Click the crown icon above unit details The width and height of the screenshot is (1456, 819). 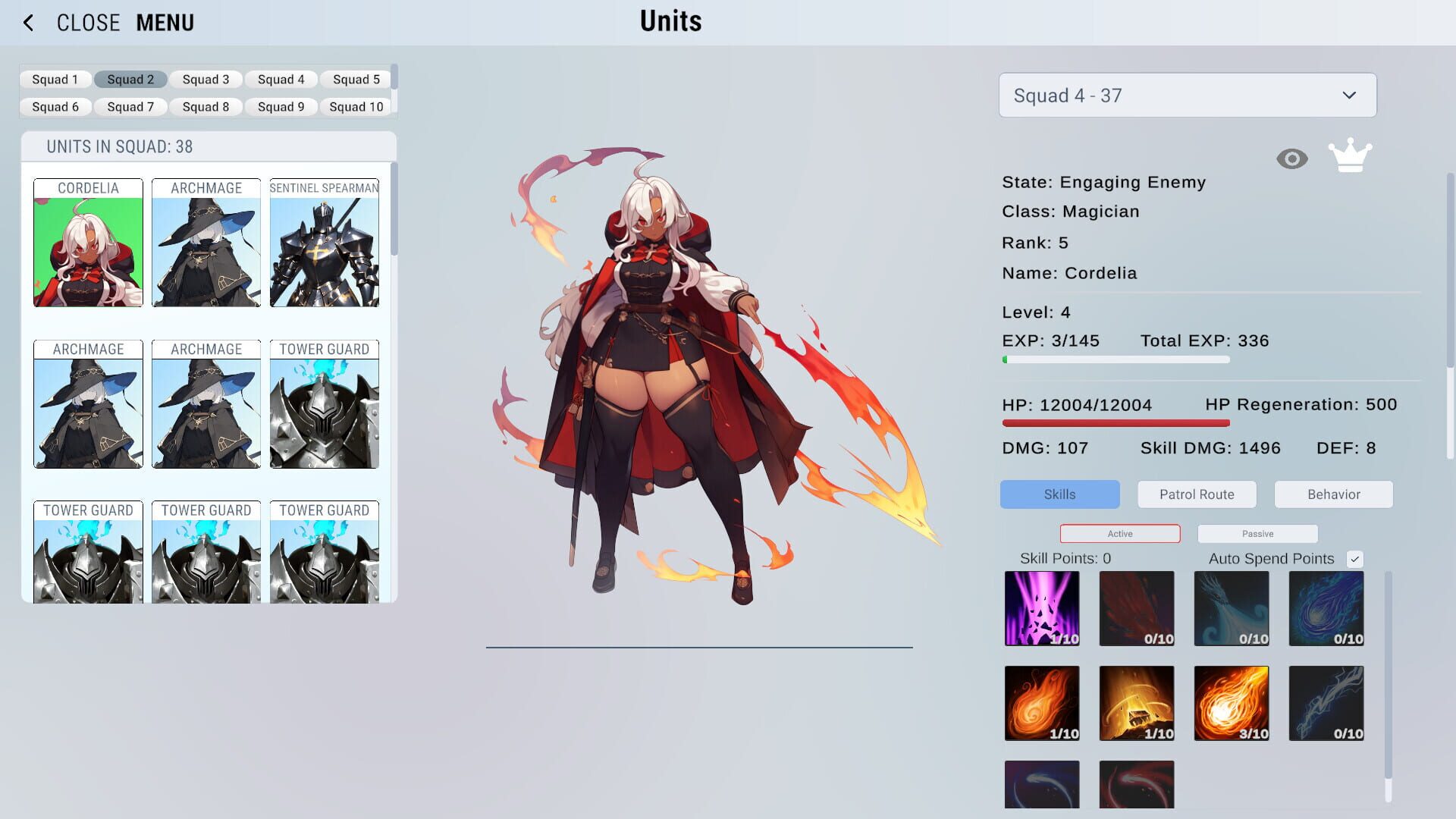(x=1351, y=155)
